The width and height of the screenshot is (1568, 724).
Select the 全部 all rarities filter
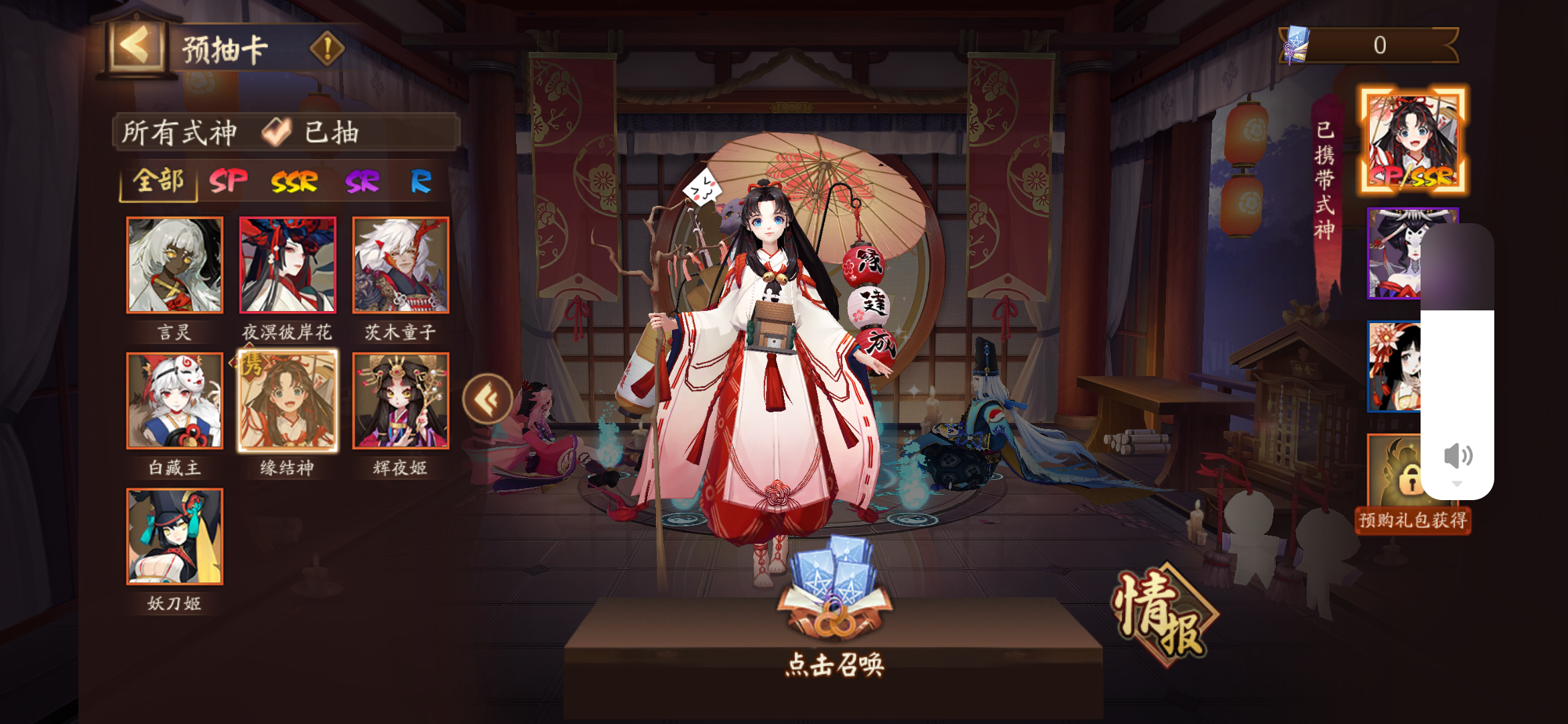(x=159, y=180)
